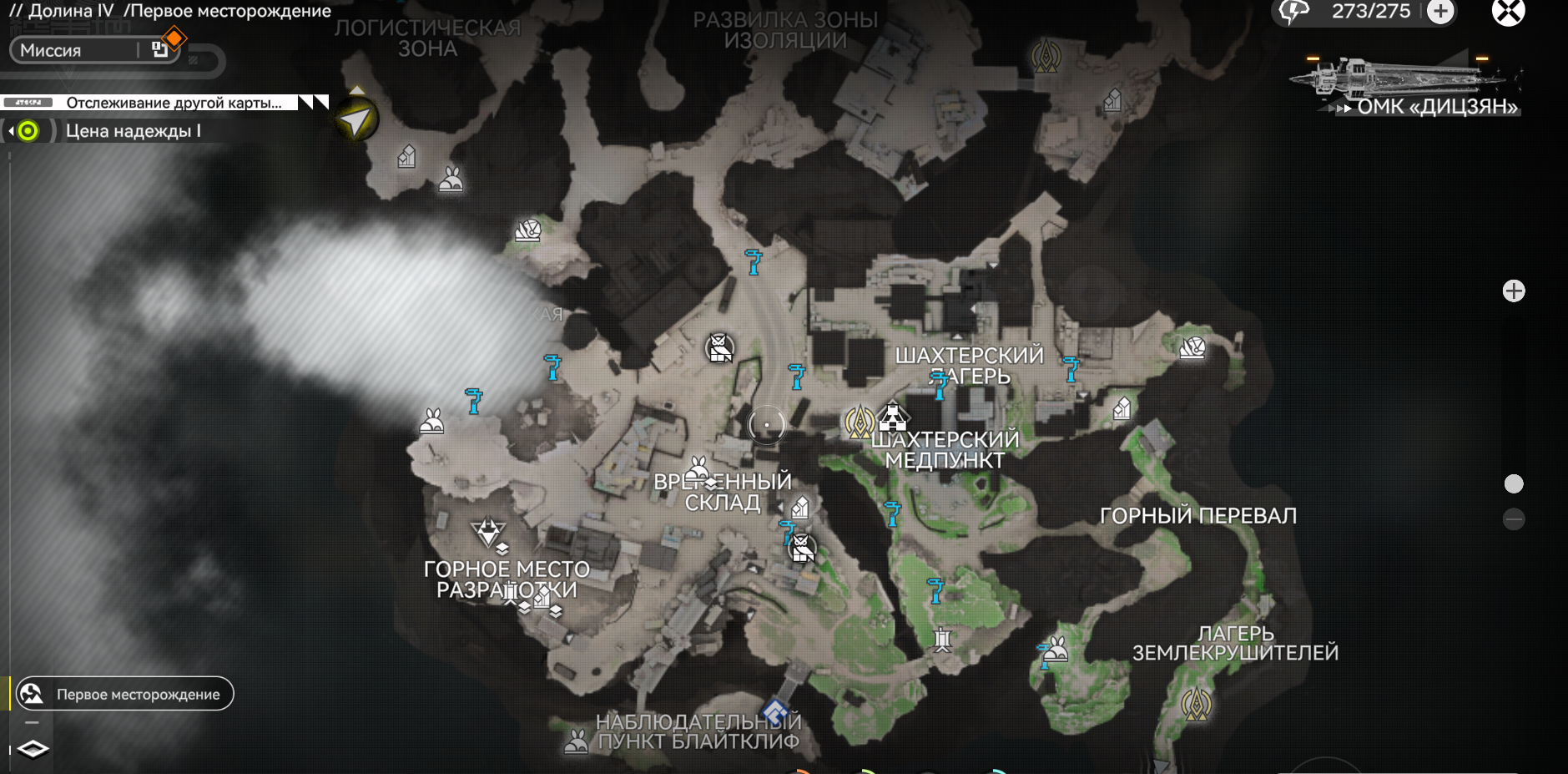
Task: Select the Первое месторождение region button
Action: (125, 694)
